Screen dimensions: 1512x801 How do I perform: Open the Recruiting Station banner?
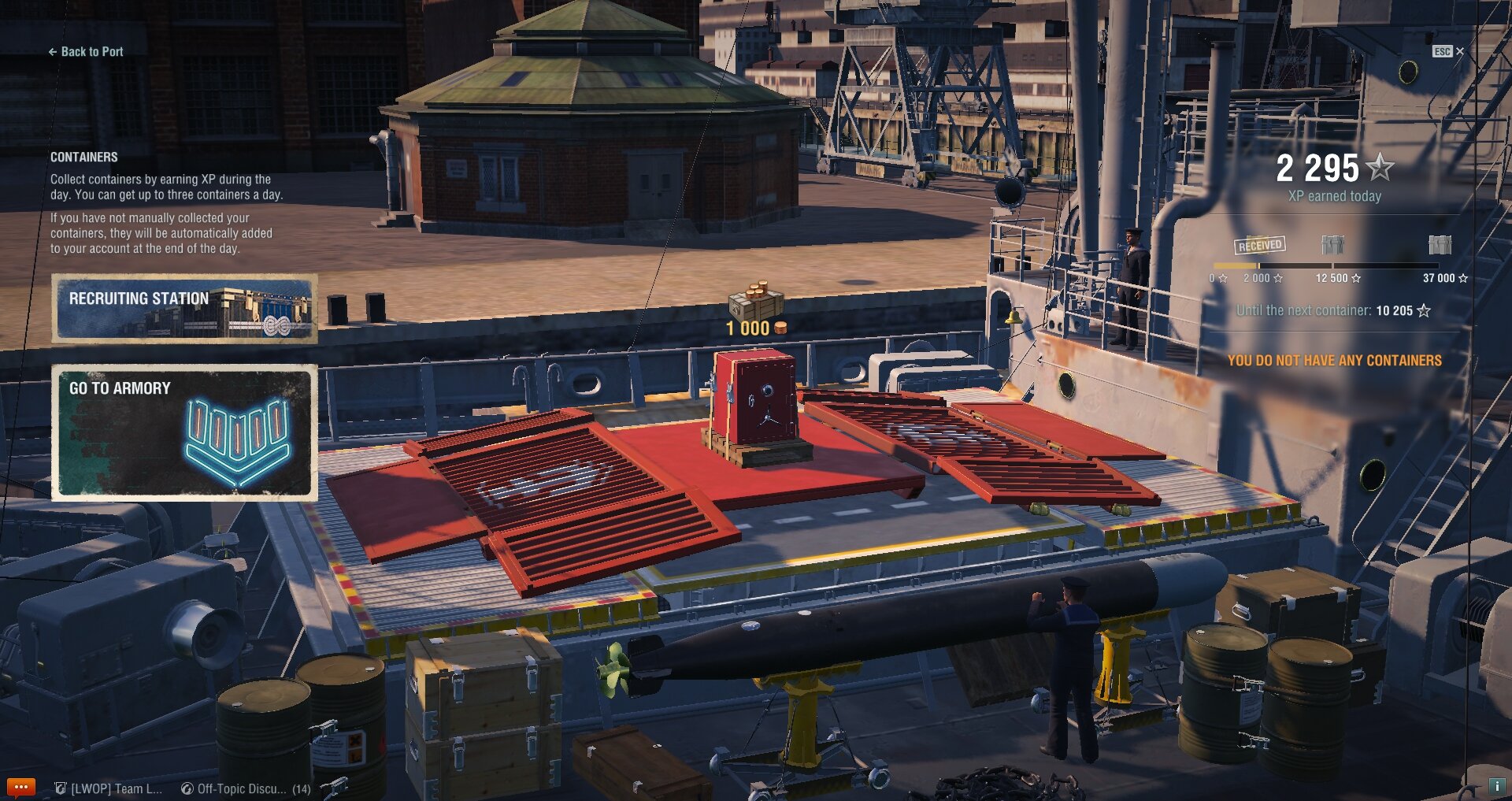pos(184,309)
